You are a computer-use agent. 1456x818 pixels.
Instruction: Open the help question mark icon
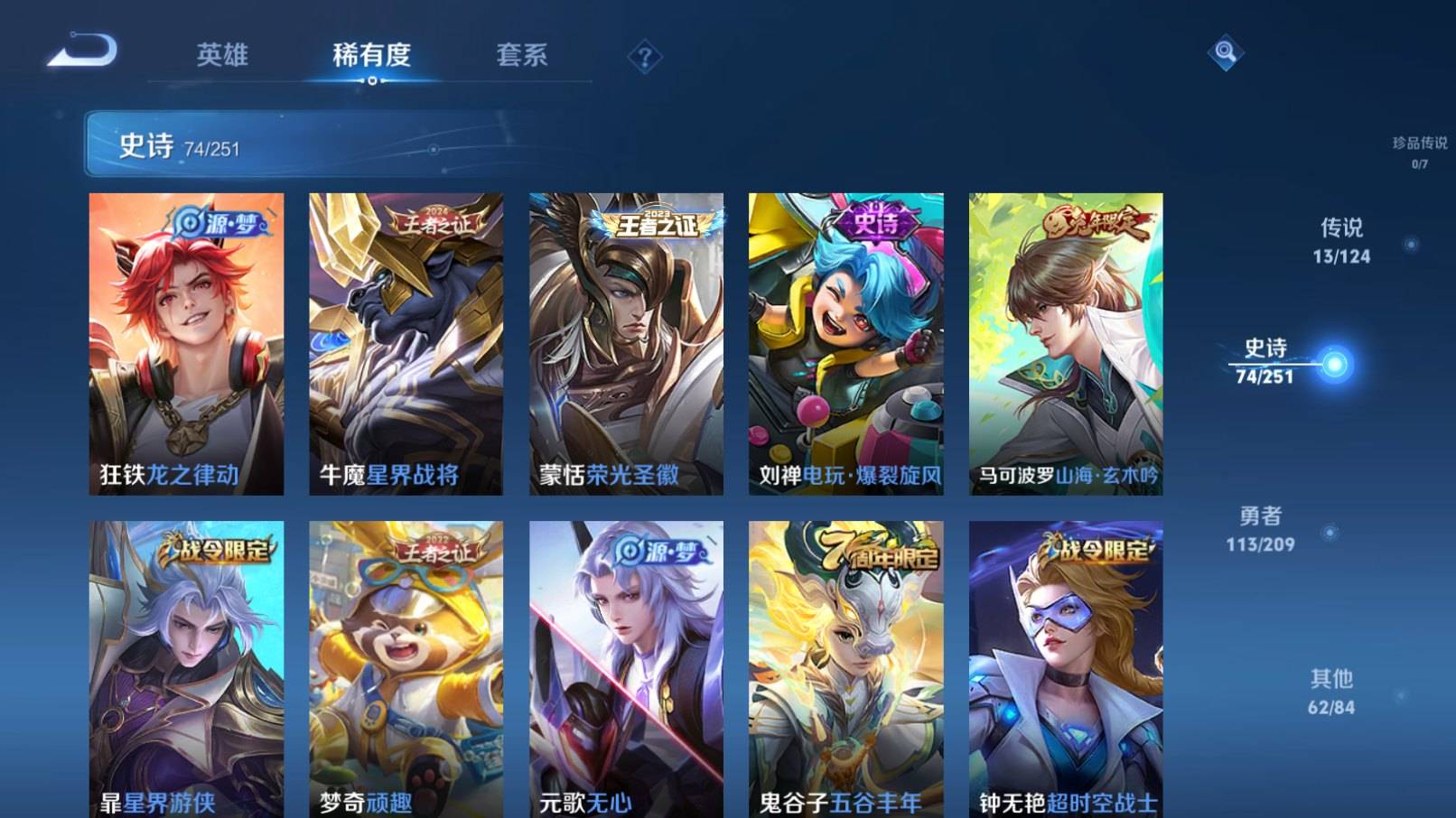(x=643, y=57)
